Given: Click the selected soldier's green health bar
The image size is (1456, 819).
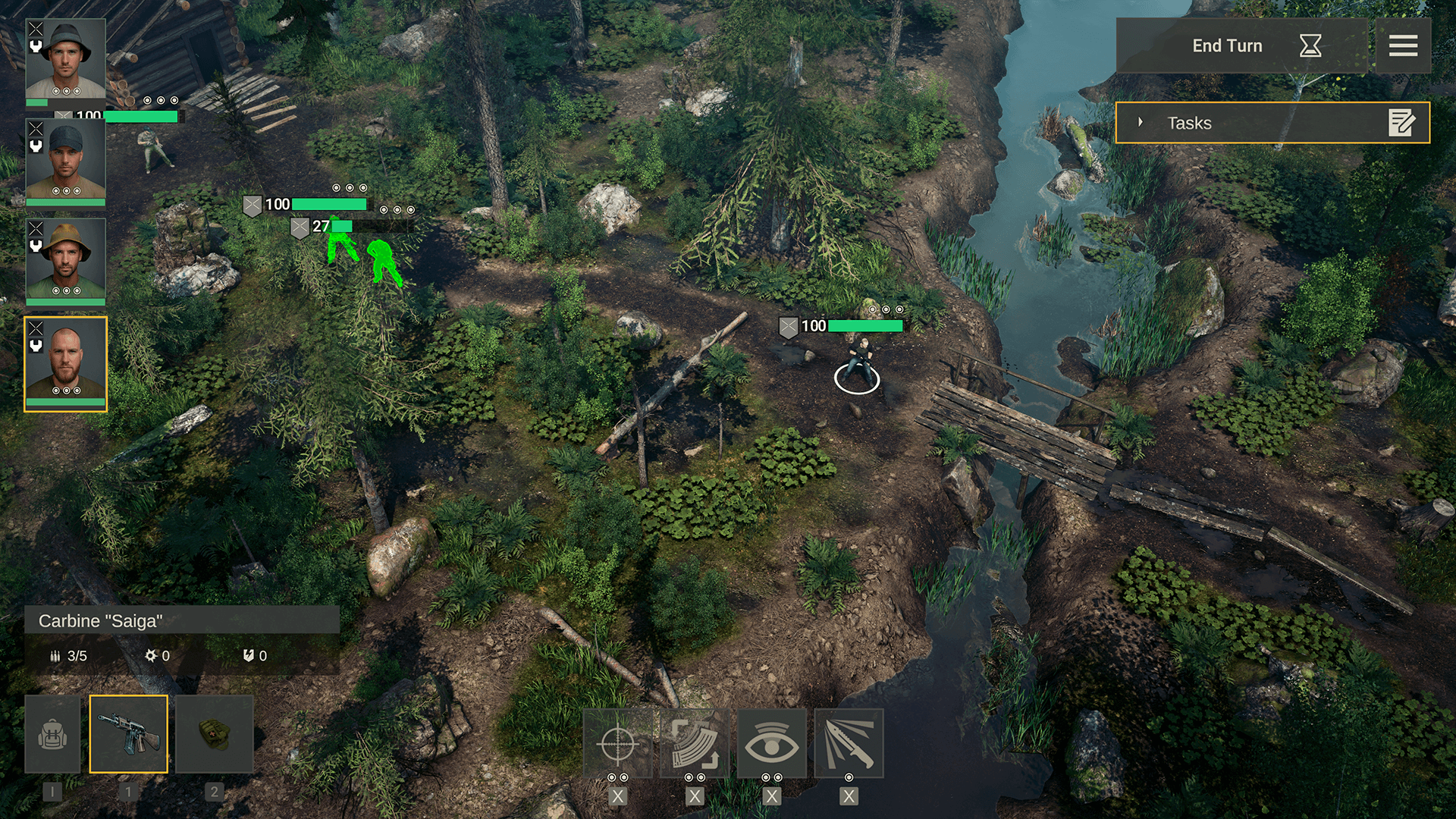Looking at the screenshot, I should [867, 325].
